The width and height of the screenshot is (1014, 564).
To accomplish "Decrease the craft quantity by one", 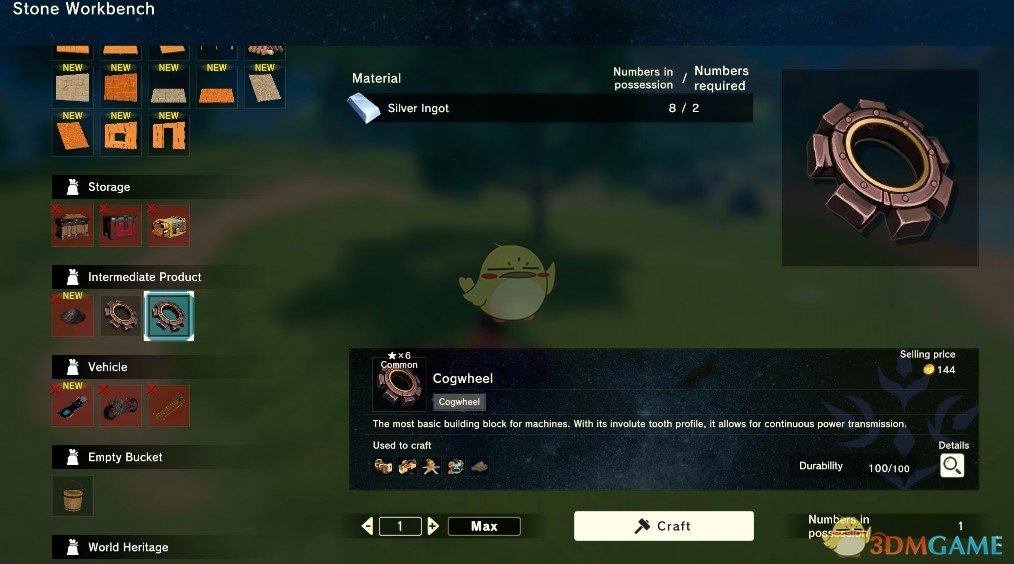I will (368, 526).
